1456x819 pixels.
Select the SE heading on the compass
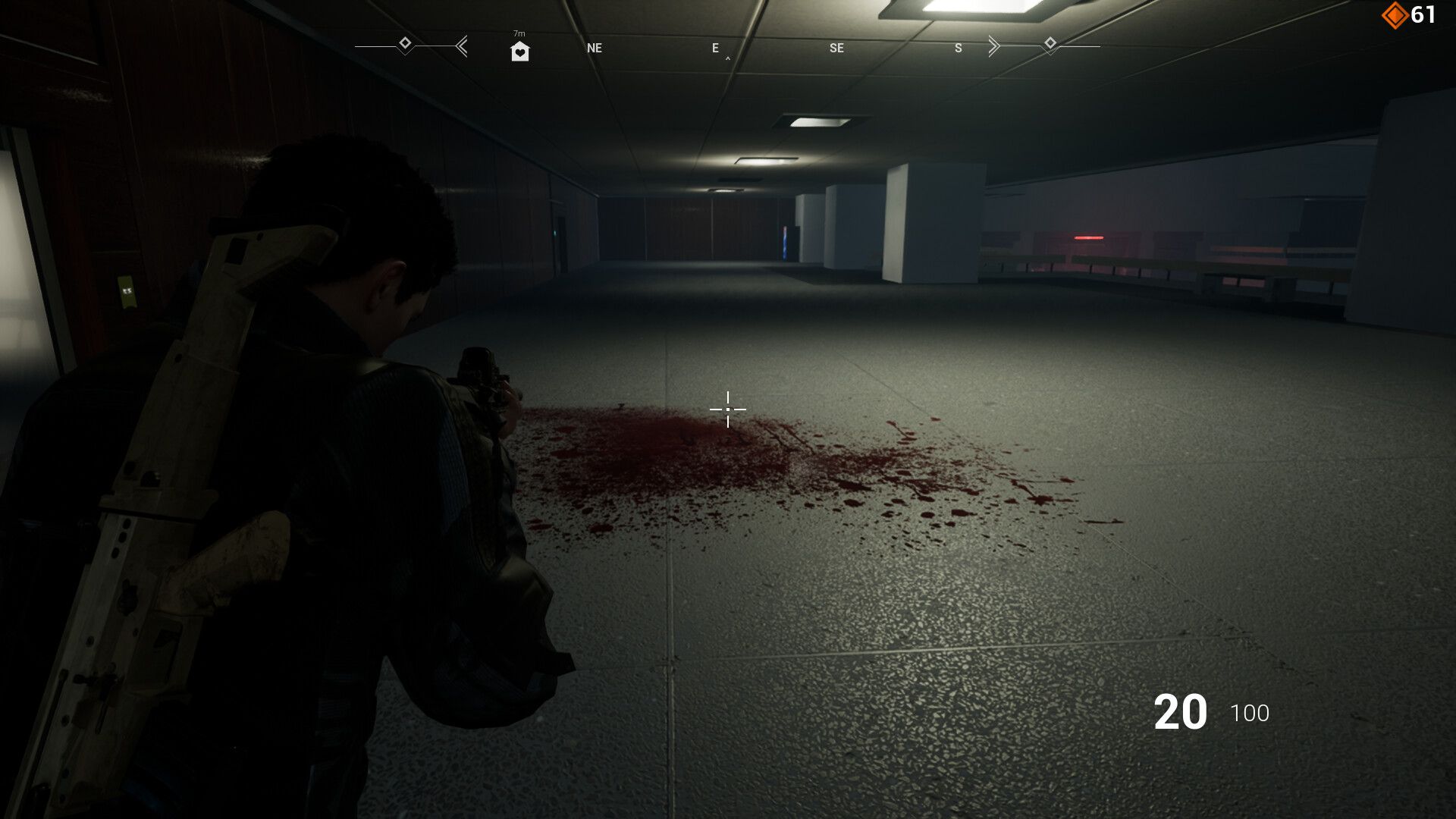coord(836,48)
